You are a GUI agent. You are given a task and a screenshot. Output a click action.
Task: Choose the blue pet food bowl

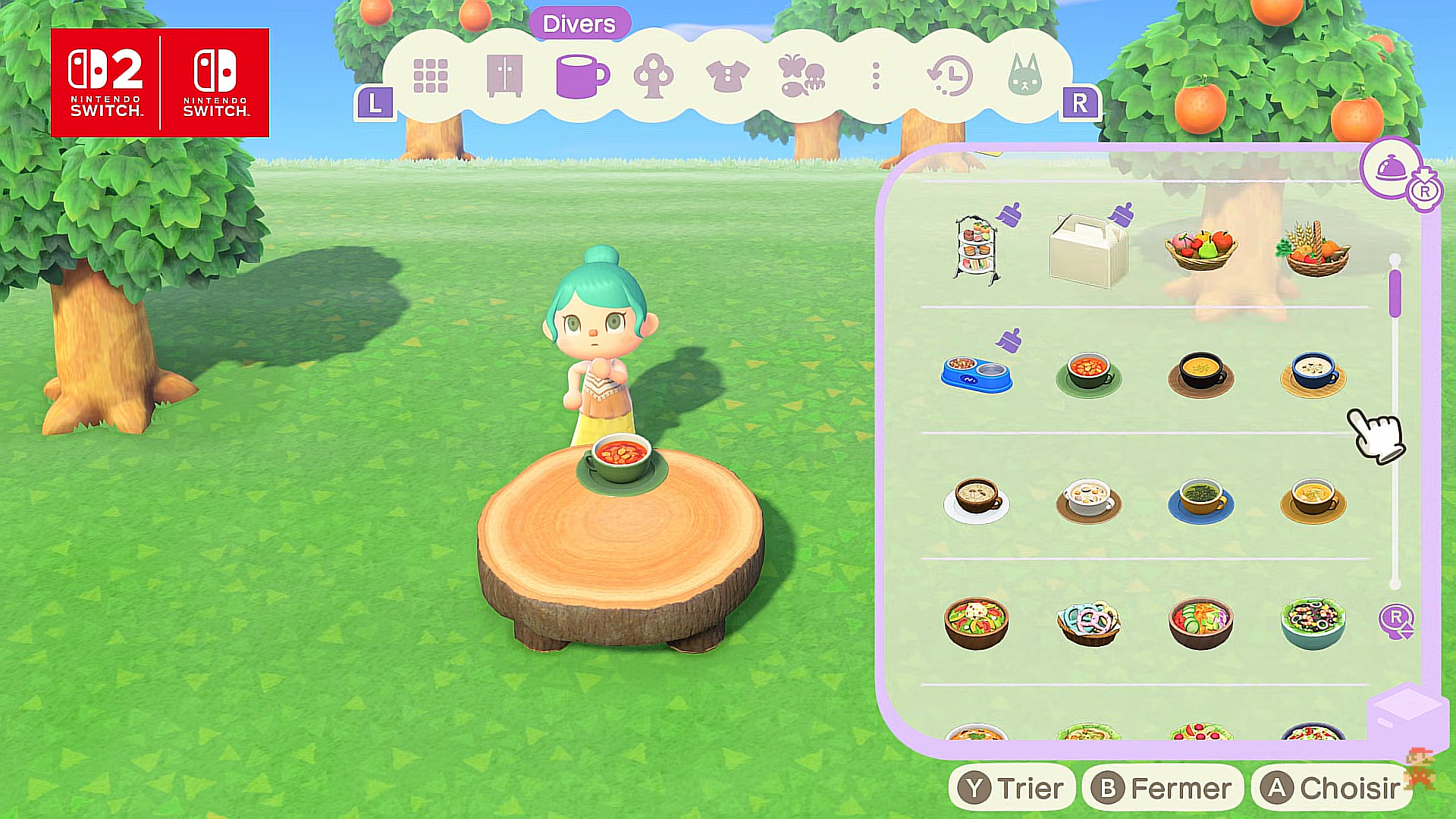[x=976, y=373]
